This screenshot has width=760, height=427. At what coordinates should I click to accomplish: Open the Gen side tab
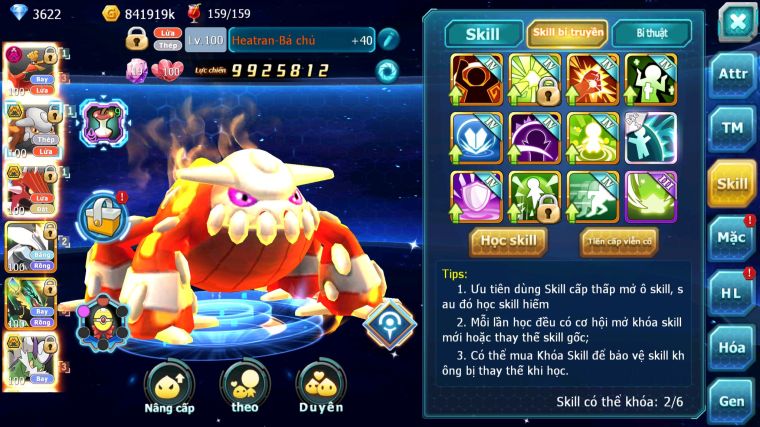tap(732, 401)
